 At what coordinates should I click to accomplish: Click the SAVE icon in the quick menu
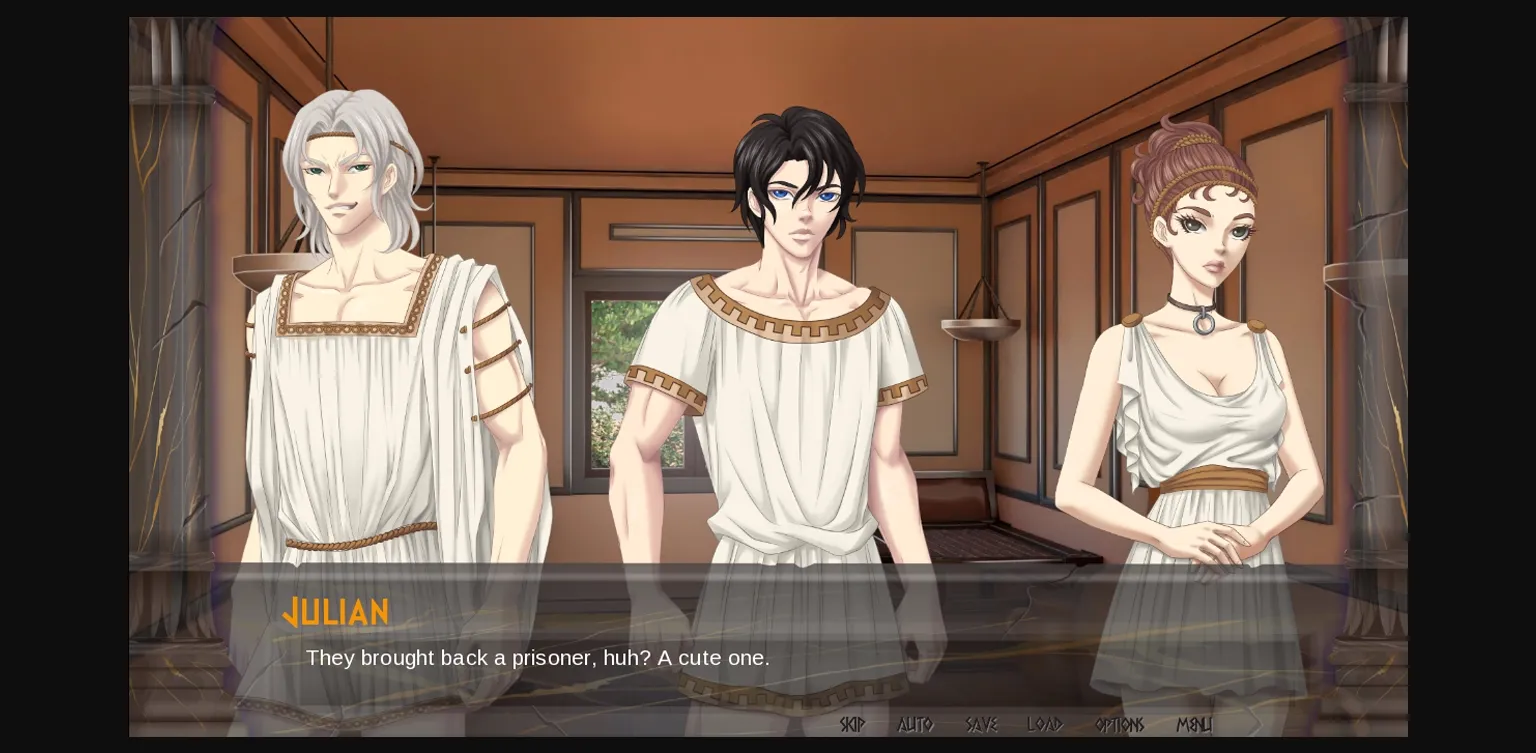coord(981,725)
